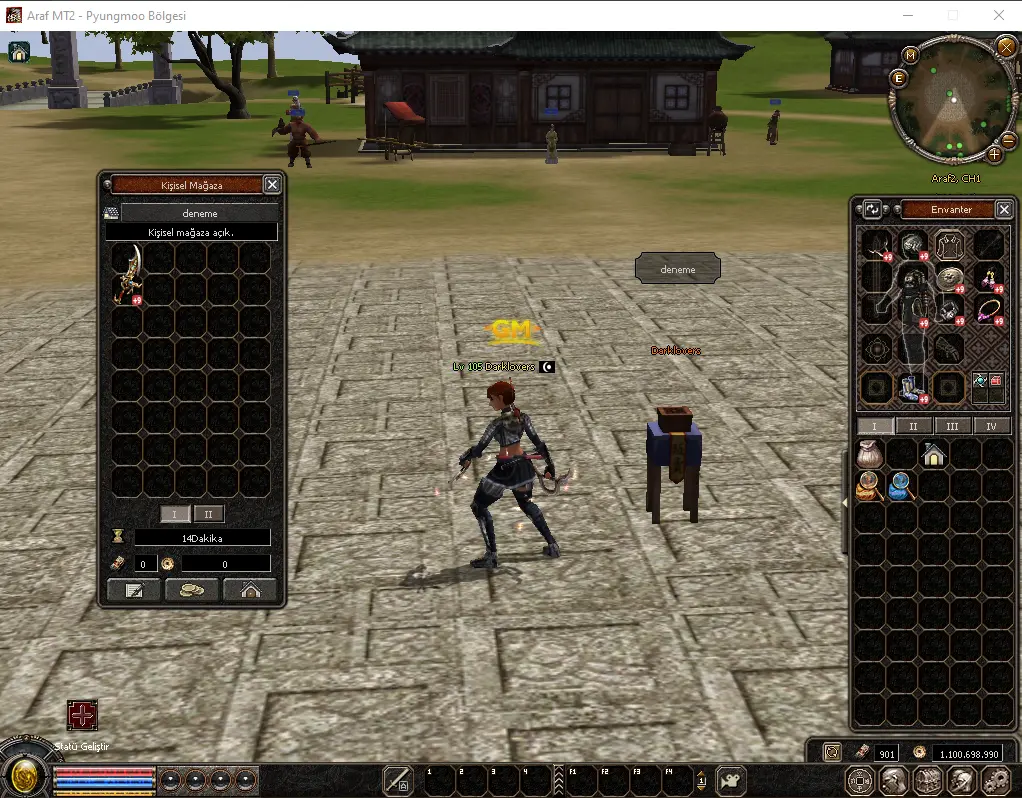This screenshot has height=798, width=1022.
Task: Click the shop's coin stack button
Action: (x=192, y=590)
